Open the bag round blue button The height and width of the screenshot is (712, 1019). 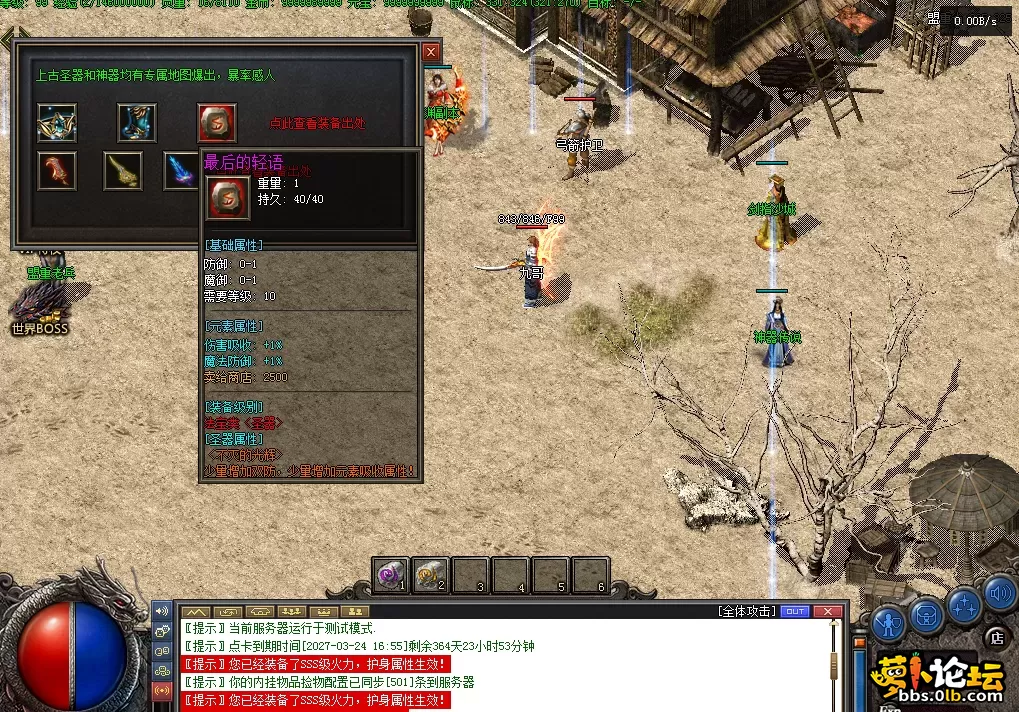click(927, 612)
